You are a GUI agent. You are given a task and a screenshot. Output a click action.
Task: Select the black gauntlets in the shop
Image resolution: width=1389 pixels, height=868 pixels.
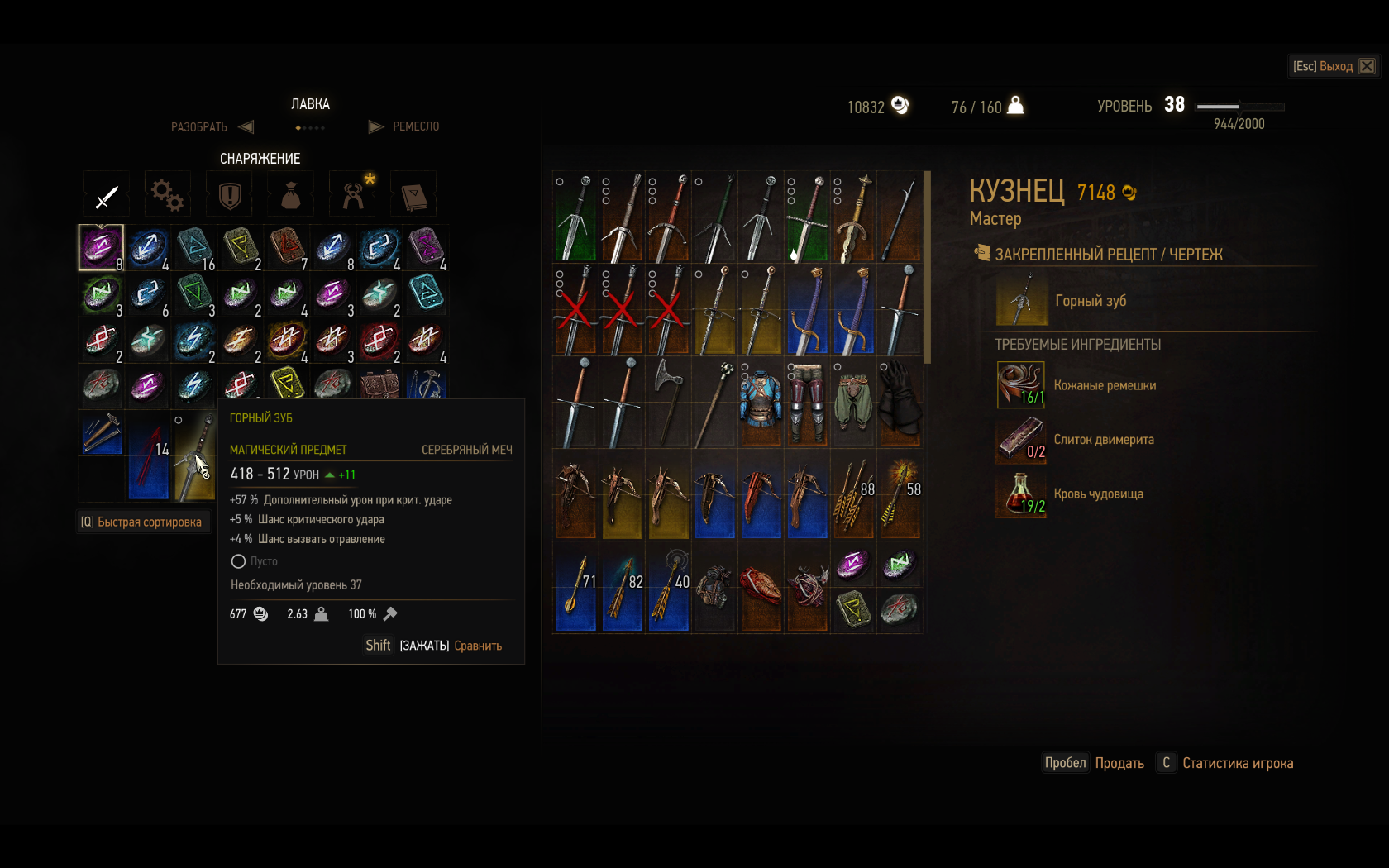(900, 403)
